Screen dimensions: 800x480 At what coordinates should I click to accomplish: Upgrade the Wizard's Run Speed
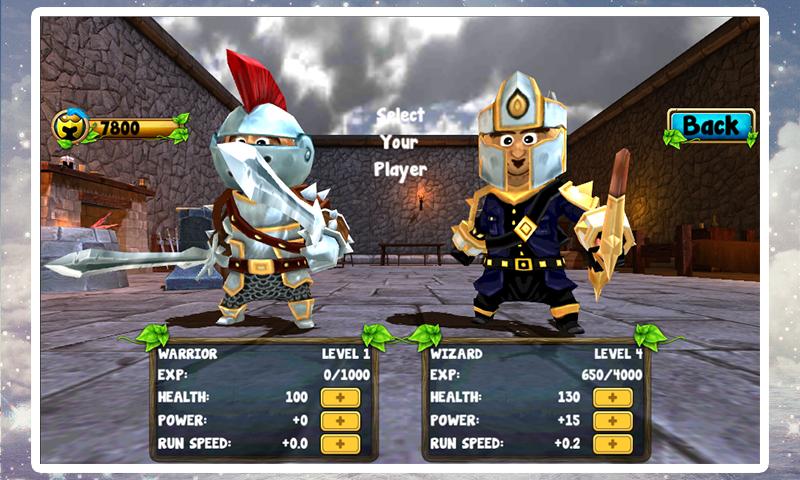click(x=612, y=444)
